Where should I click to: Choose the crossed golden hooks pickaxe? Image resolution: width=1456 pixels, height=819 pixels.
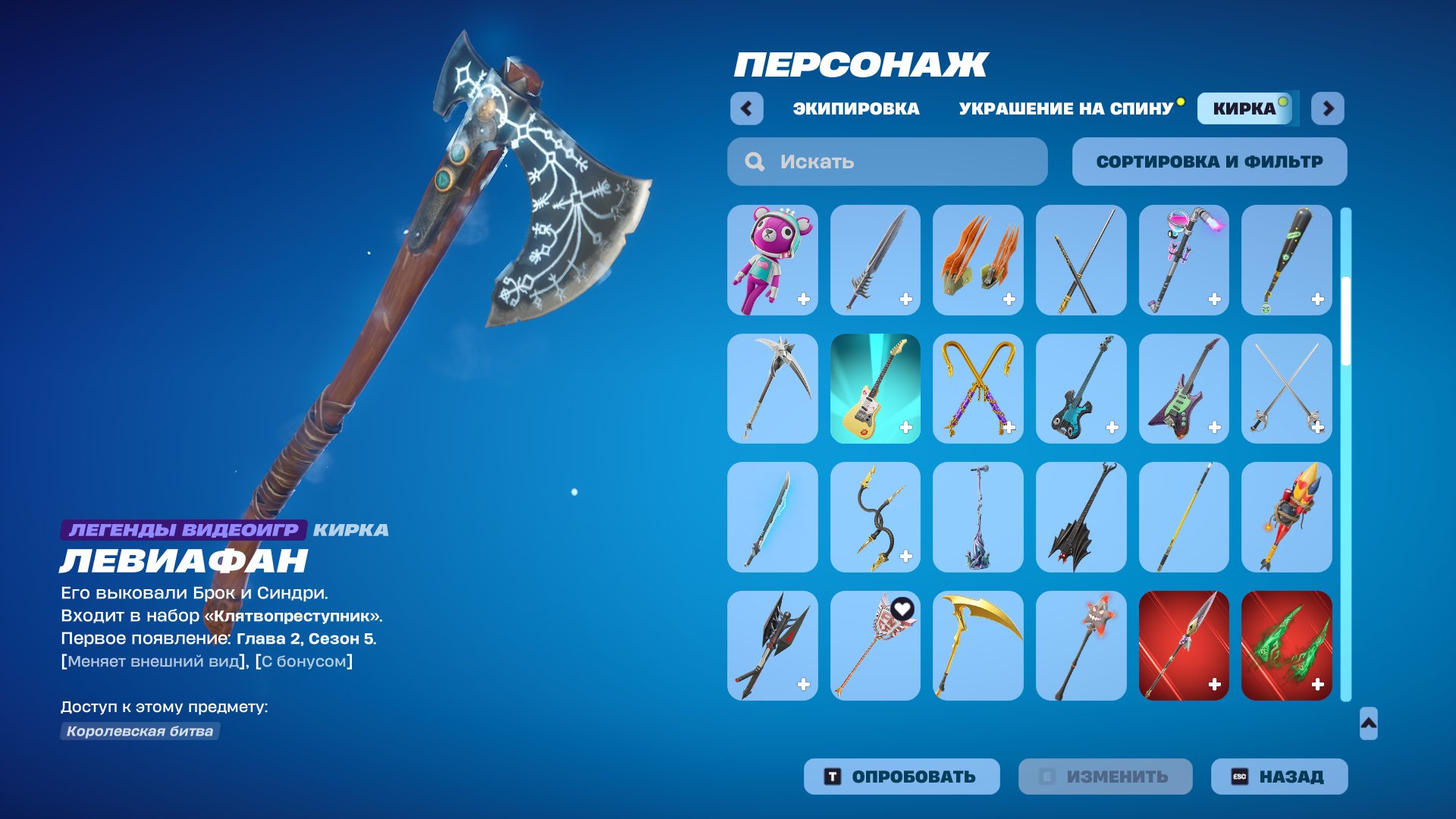[977, 388]
